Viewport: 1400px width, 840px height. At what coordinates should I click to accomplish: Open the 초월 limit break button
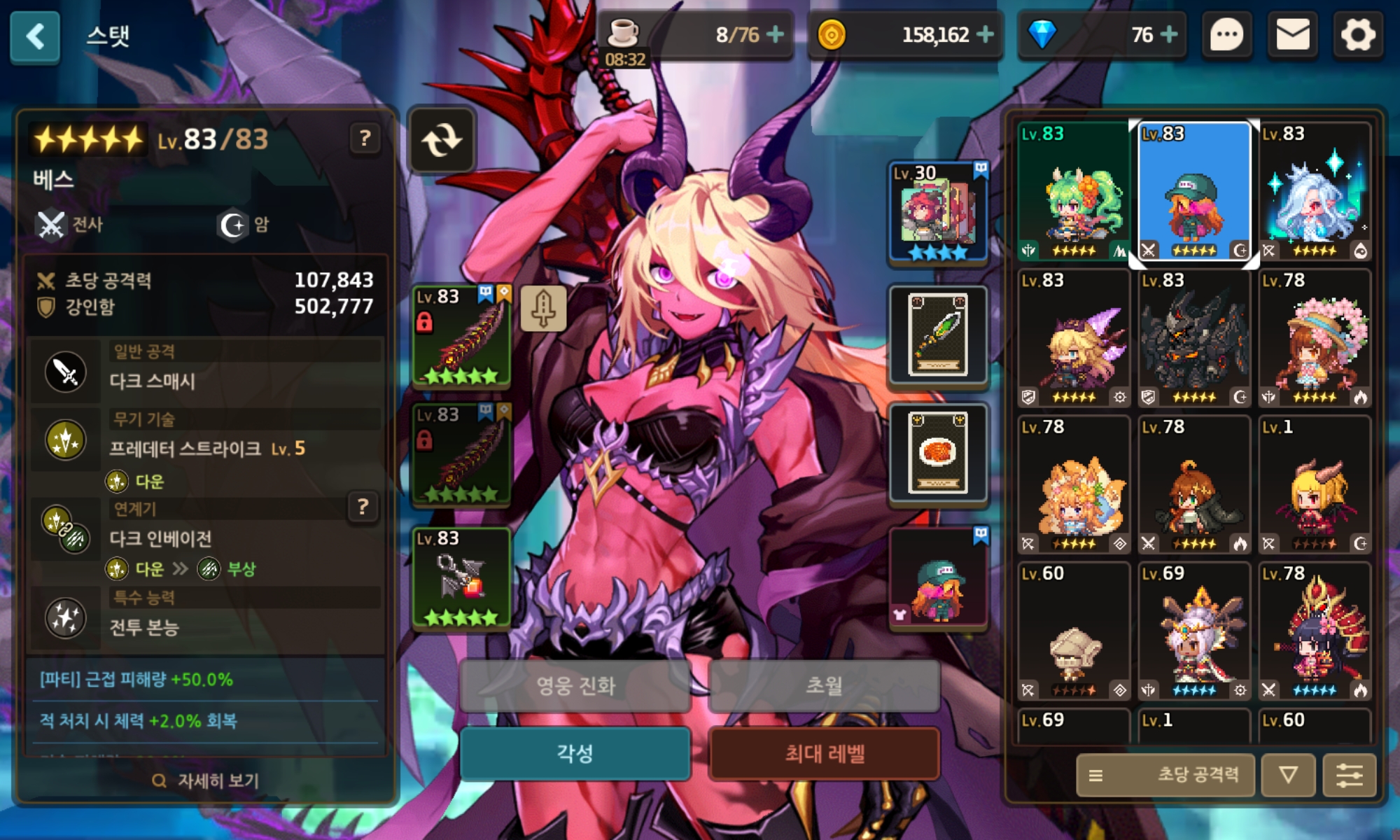point(824,685)
